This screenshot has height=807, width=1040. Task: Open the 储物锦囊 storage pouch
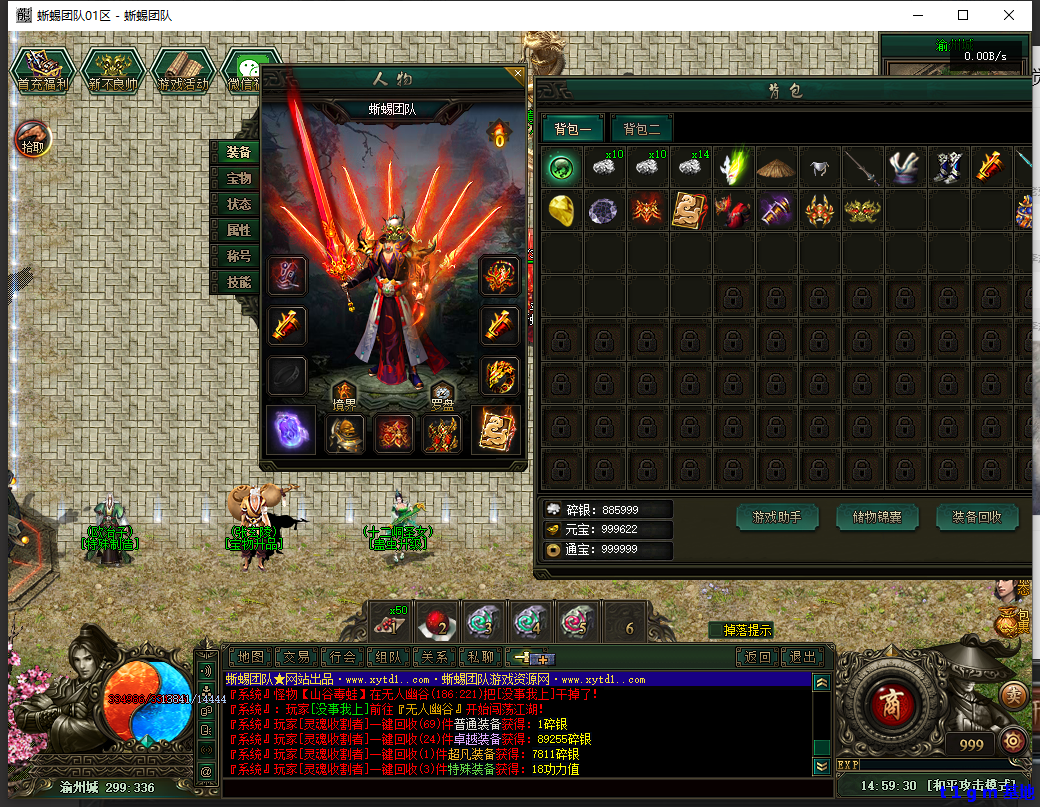(877, 517)
